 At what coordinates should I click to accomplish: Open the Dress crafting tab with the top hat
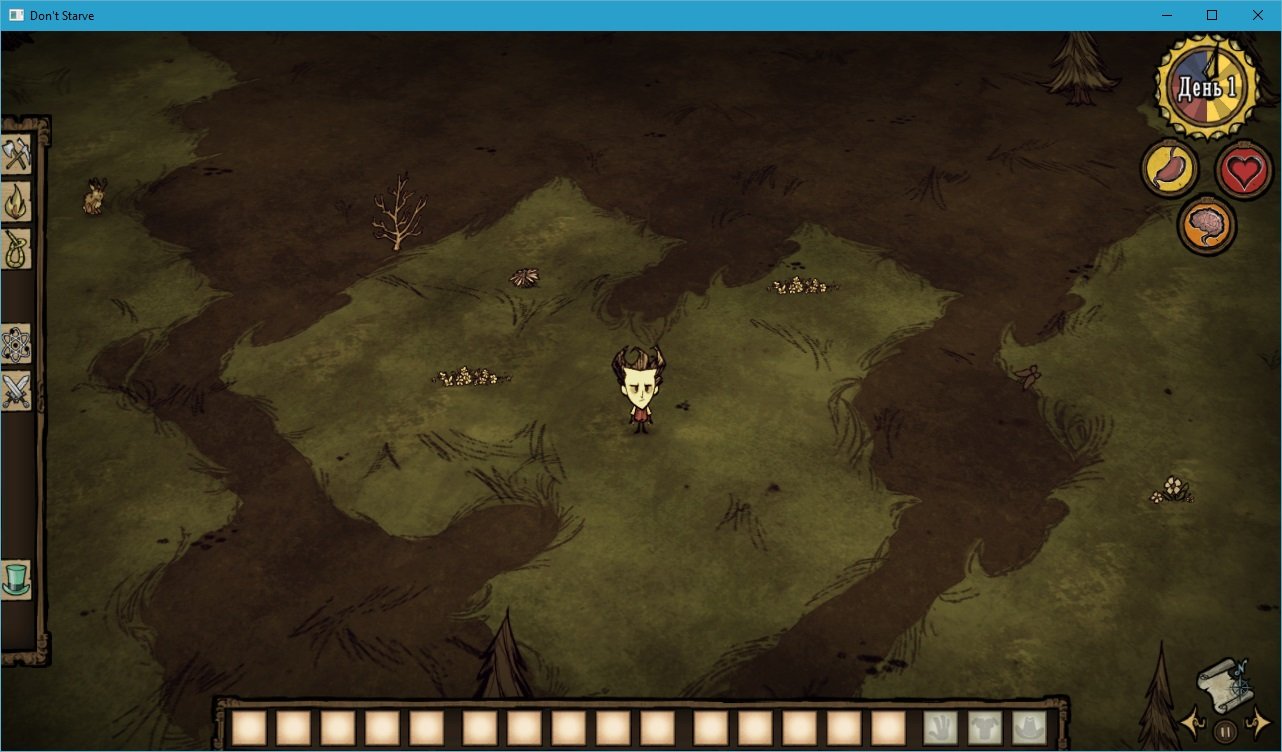coord(18,578)
